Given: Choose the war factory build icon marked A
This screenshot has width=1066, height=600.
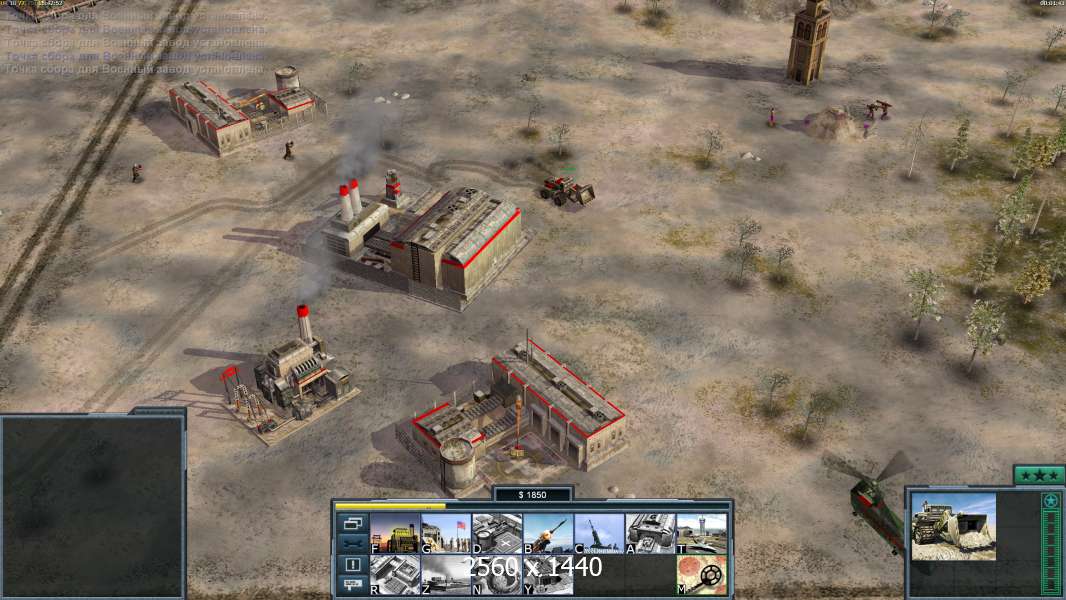Looking at the screenshot, I should (x=650, y=534).
